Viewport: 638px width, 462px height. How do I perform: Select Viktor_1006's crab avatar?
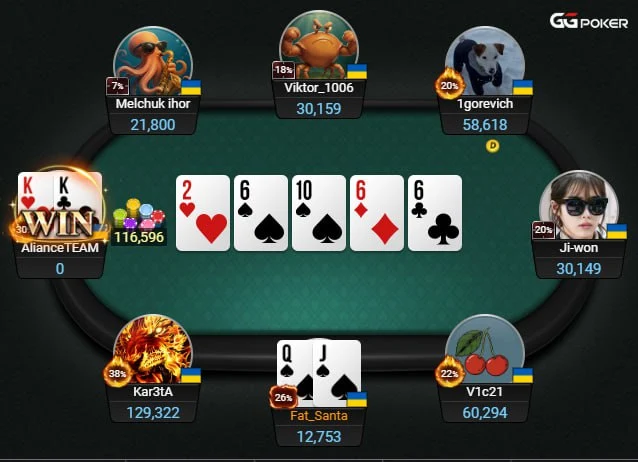[x=318, y=46]
